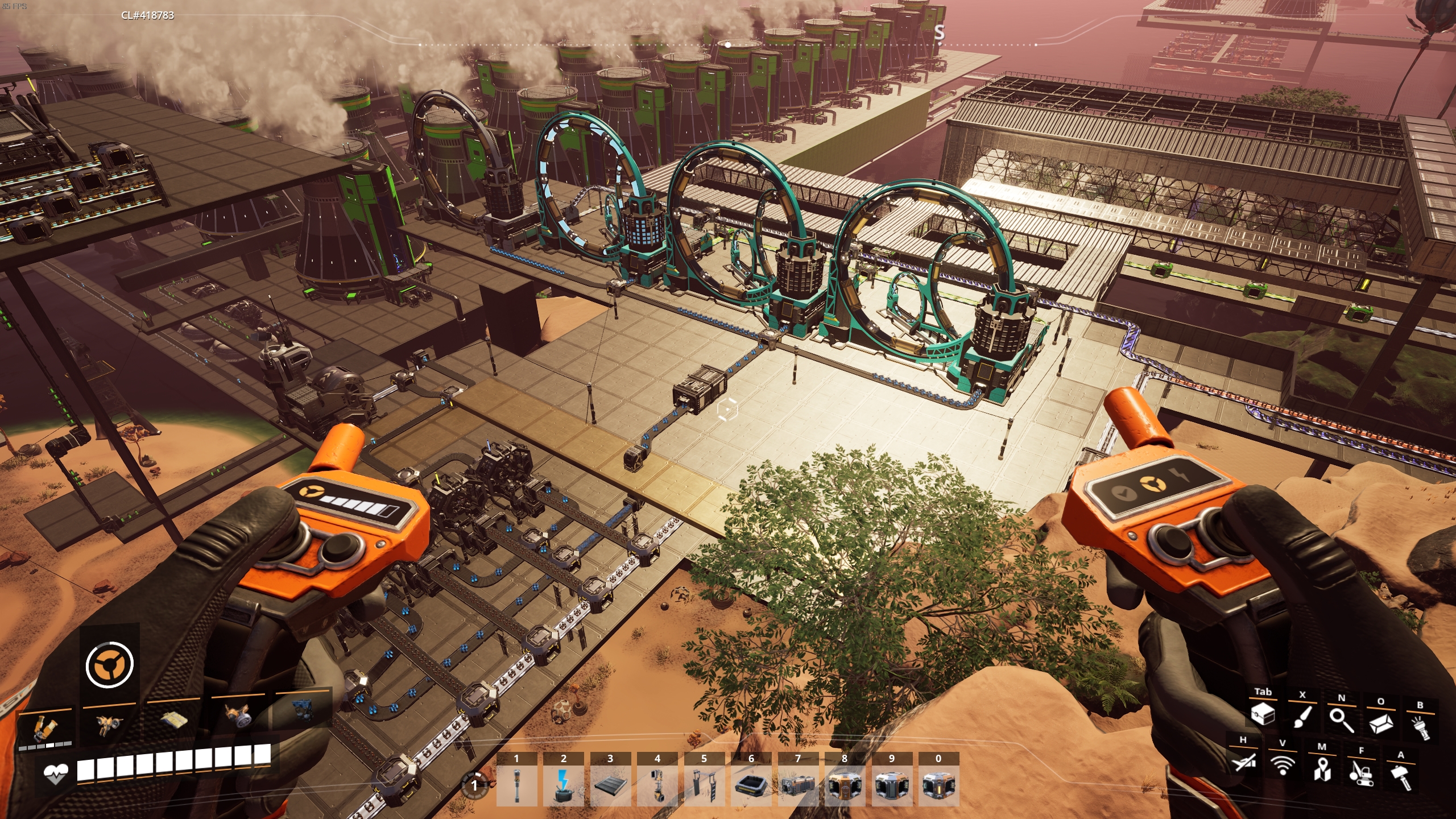The image size is (1456, 819).
Task: Open the inventory chest icon
Action: [x=1263, y=714]
